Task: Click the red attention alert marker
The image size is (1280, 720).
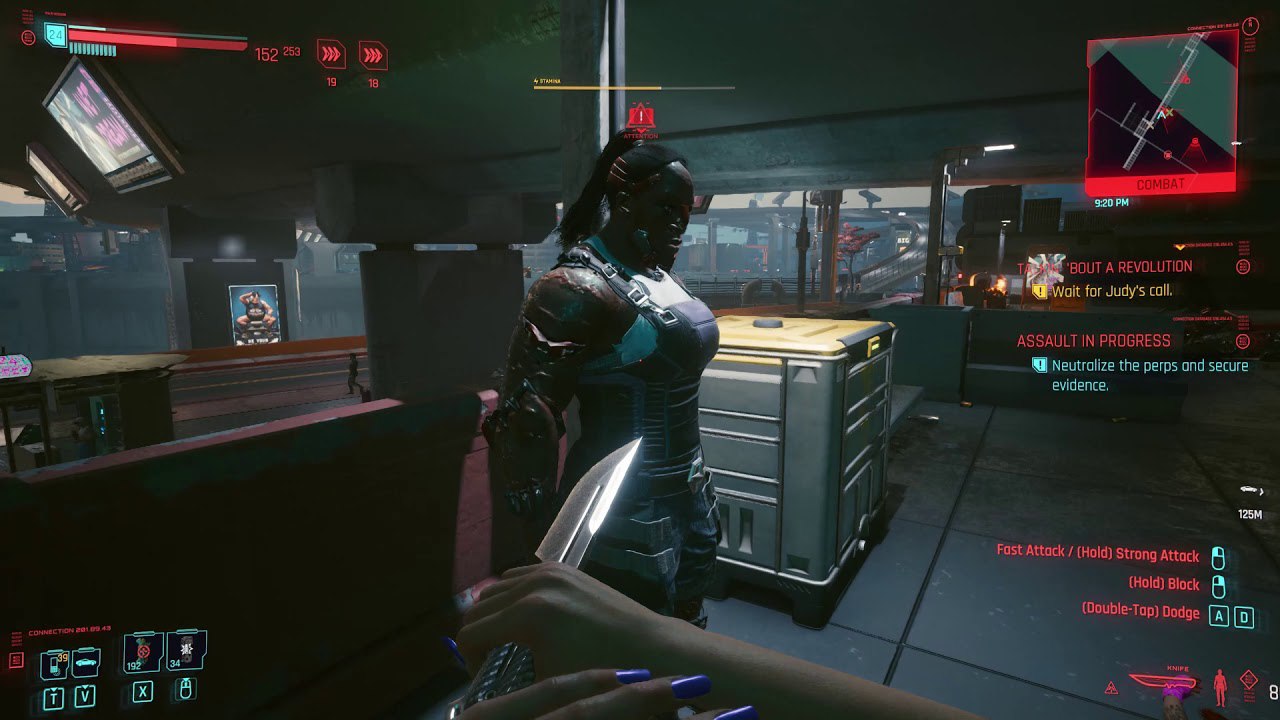Action: pos(640,119)
